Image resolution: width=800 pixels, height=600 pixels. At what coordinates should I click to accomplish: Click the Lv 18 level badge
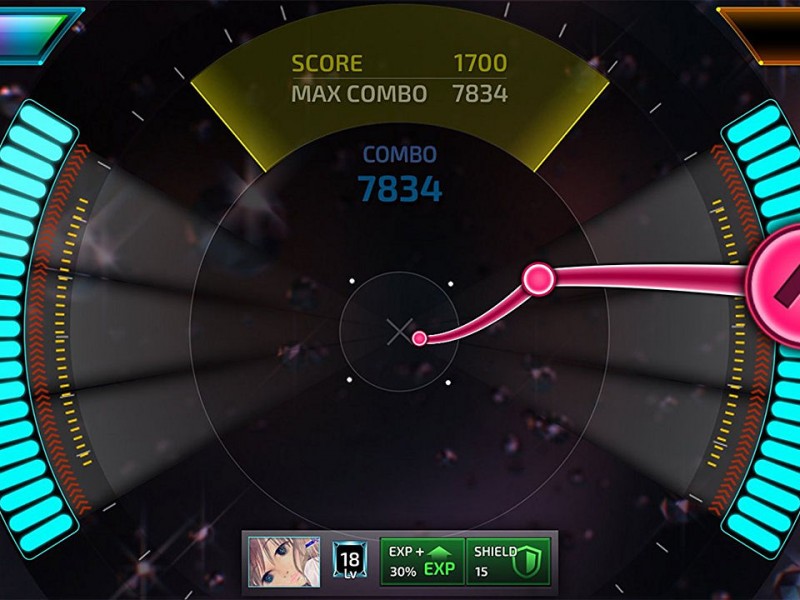pos(350,561)
